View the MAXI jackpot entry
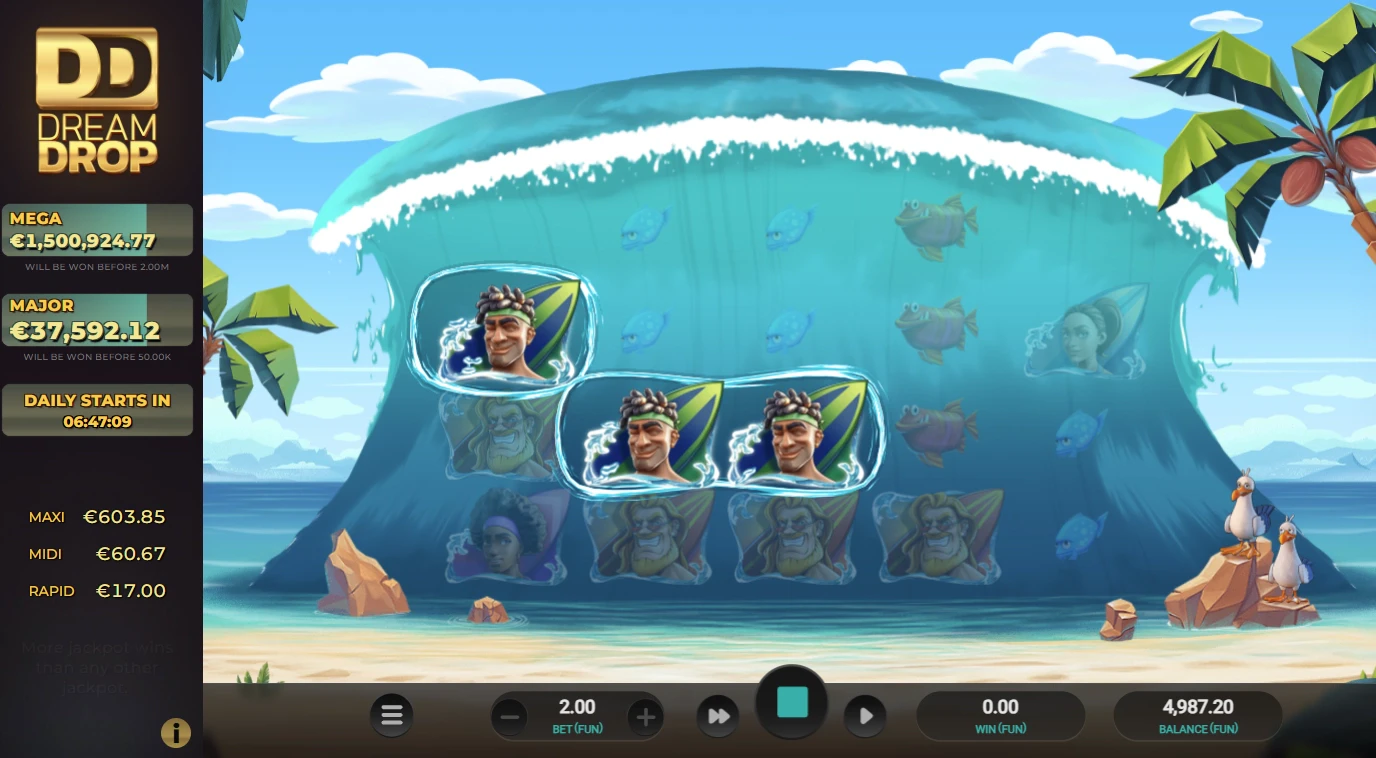This screenshot has height=758, width=1376. [x=97, y=517]
